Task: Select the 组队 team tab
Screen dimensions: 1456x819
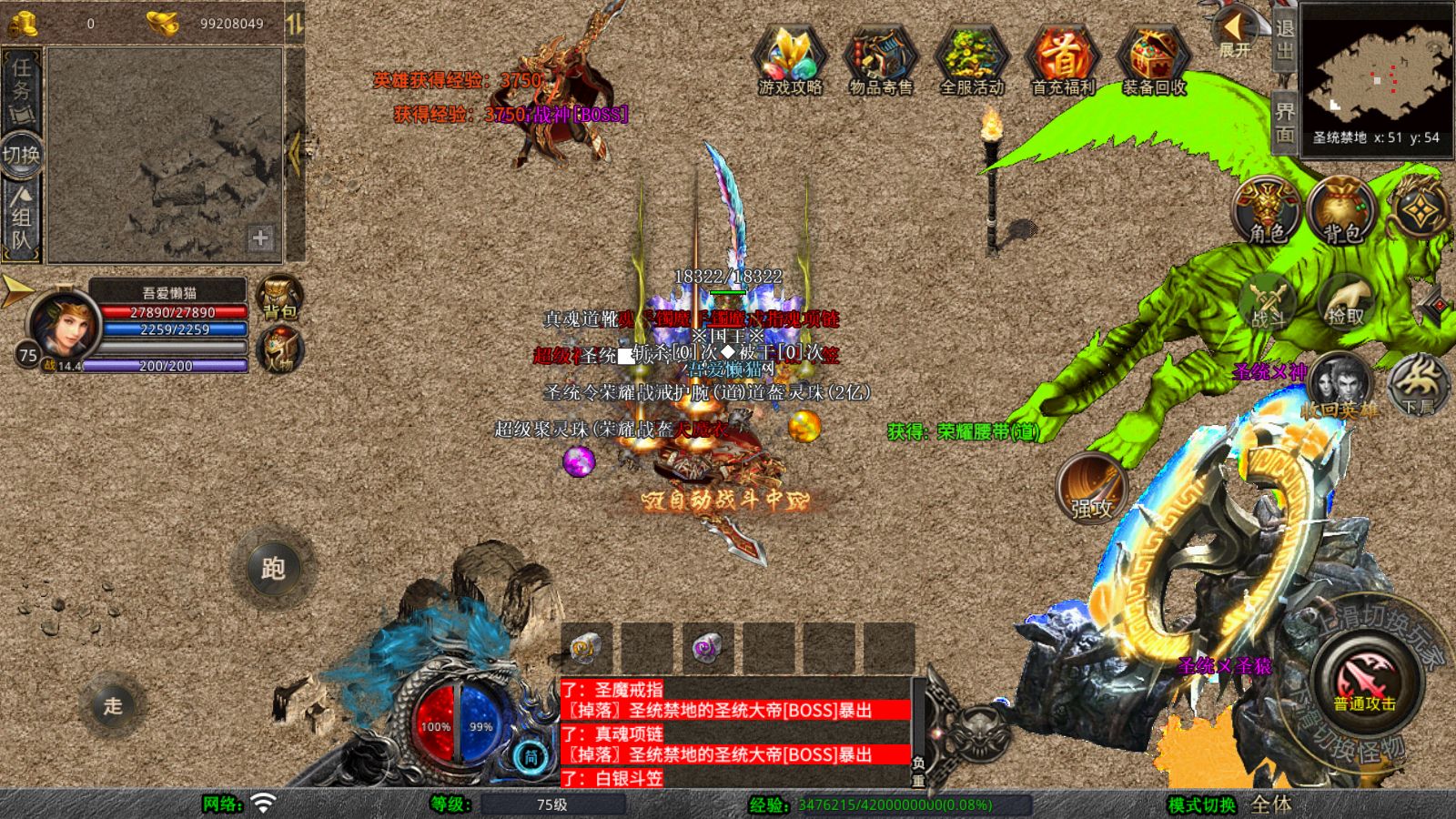Action: pyautogui.click(x=21, y=217)
